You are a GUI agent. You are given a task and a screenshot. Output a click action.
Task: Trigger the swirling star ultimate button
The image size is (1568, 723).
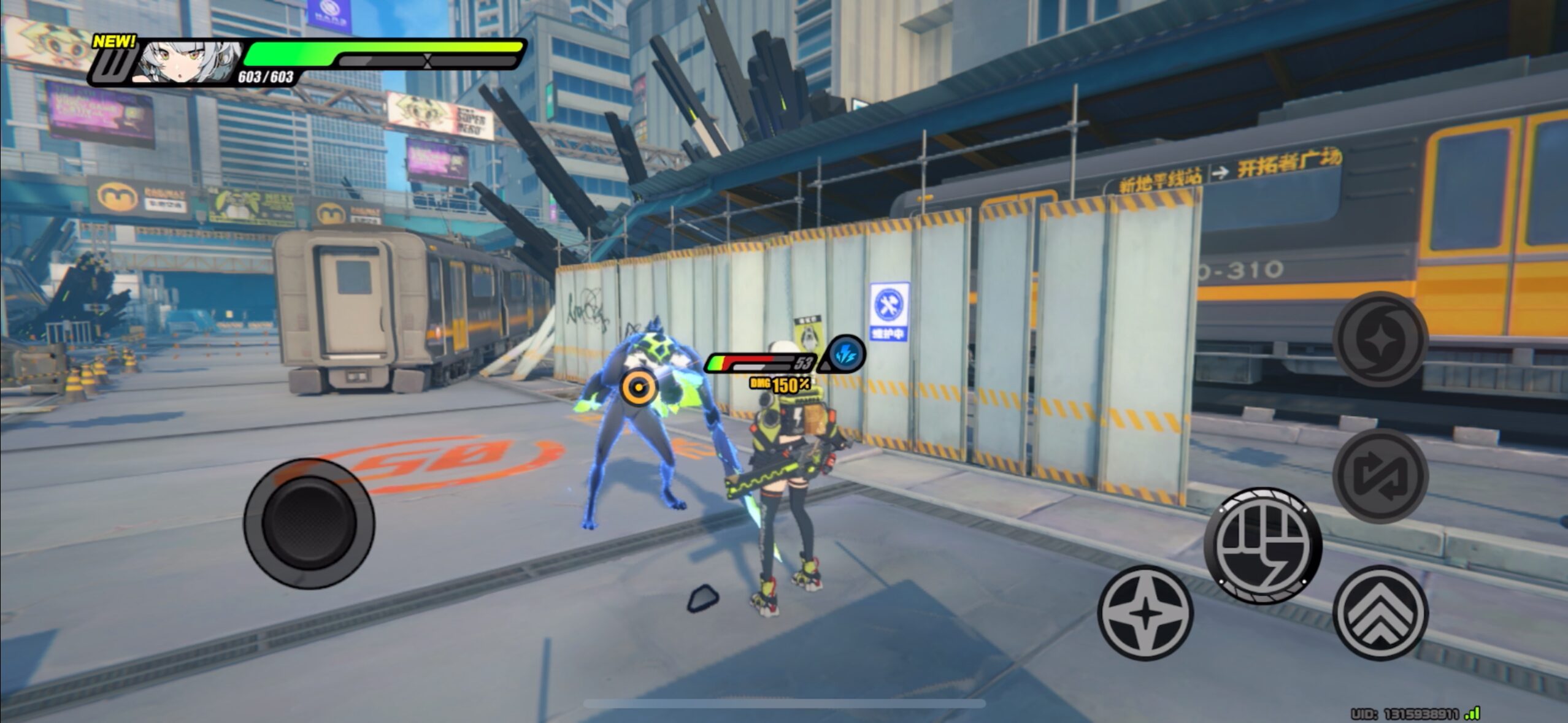1380,339
